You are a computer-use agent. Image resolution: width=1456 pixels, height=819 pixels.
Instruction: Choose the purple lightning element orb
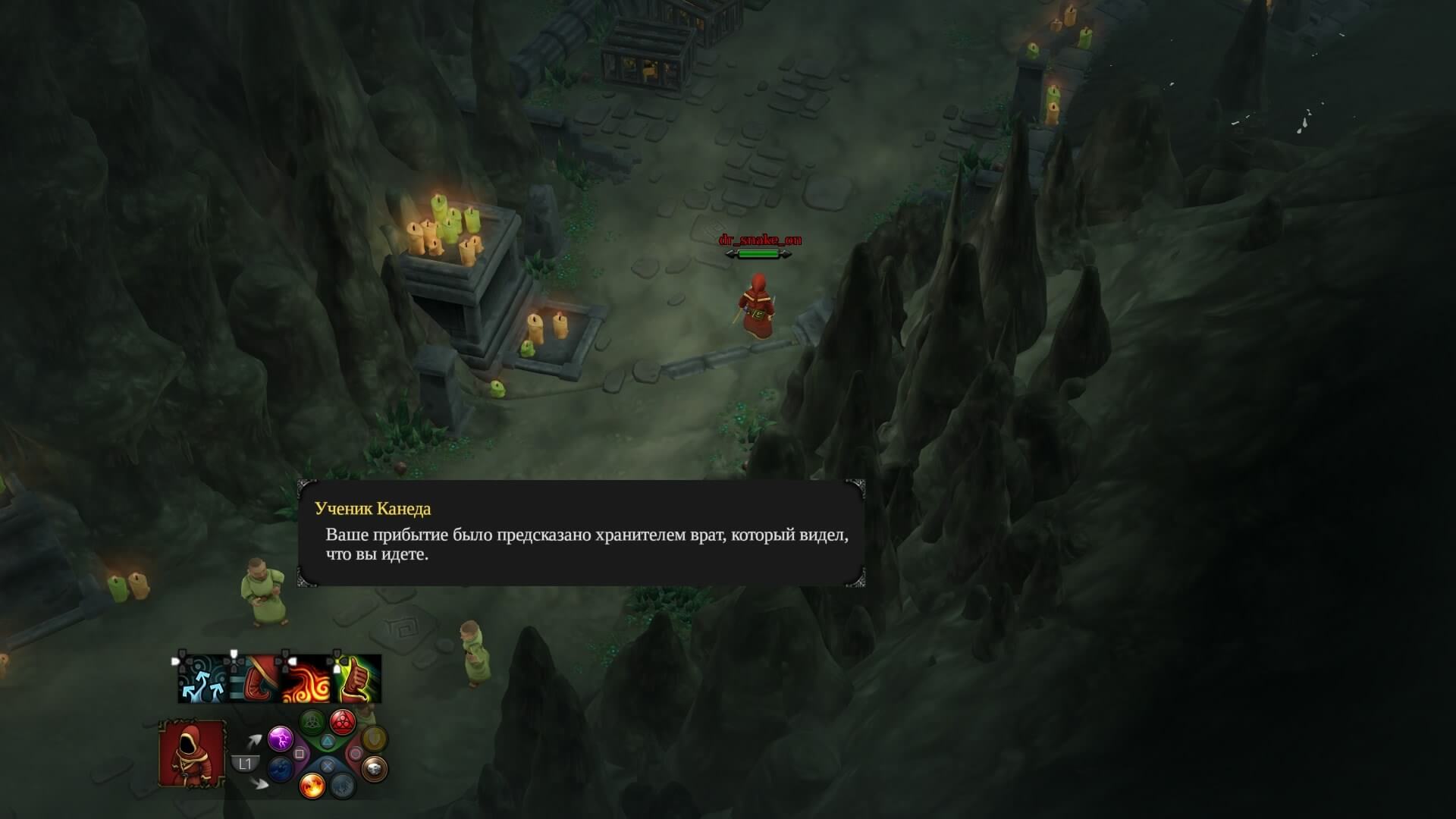coord(281,738)
